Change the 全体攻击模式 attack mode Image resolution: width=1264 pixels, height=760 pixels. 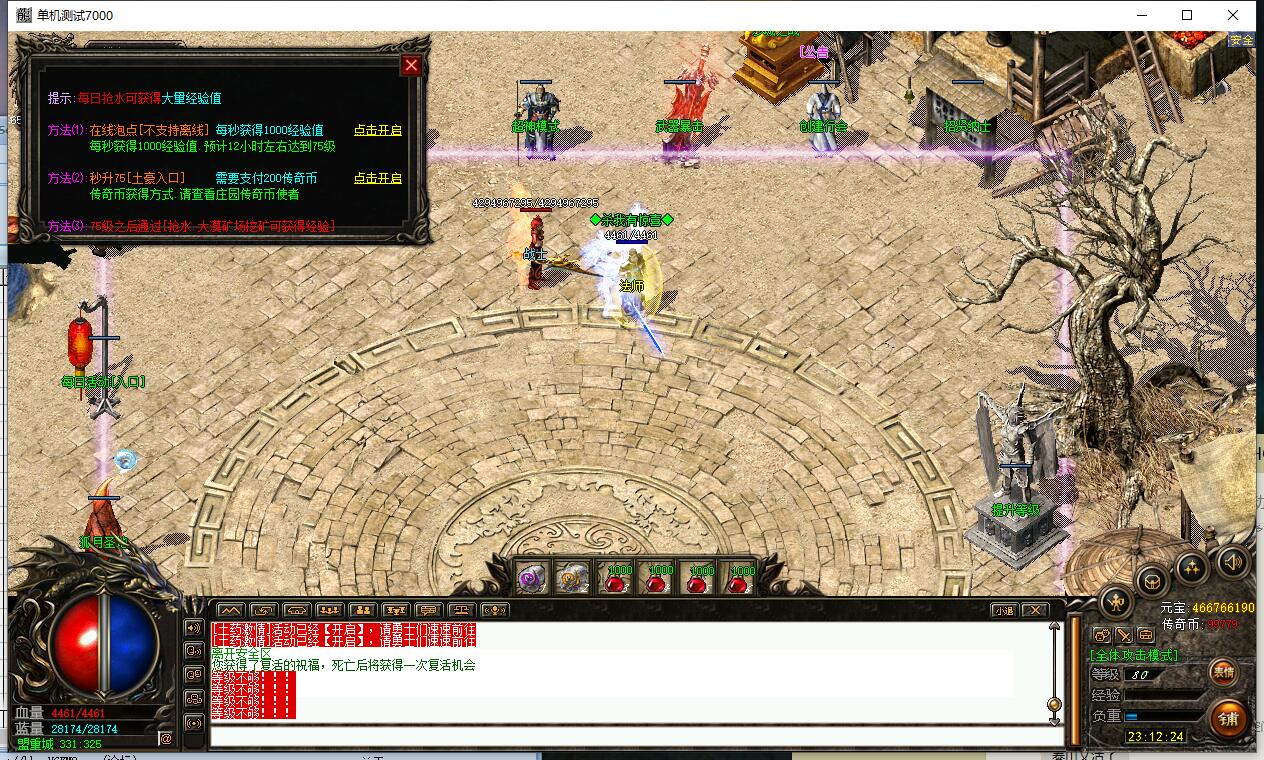[1133, 655]
